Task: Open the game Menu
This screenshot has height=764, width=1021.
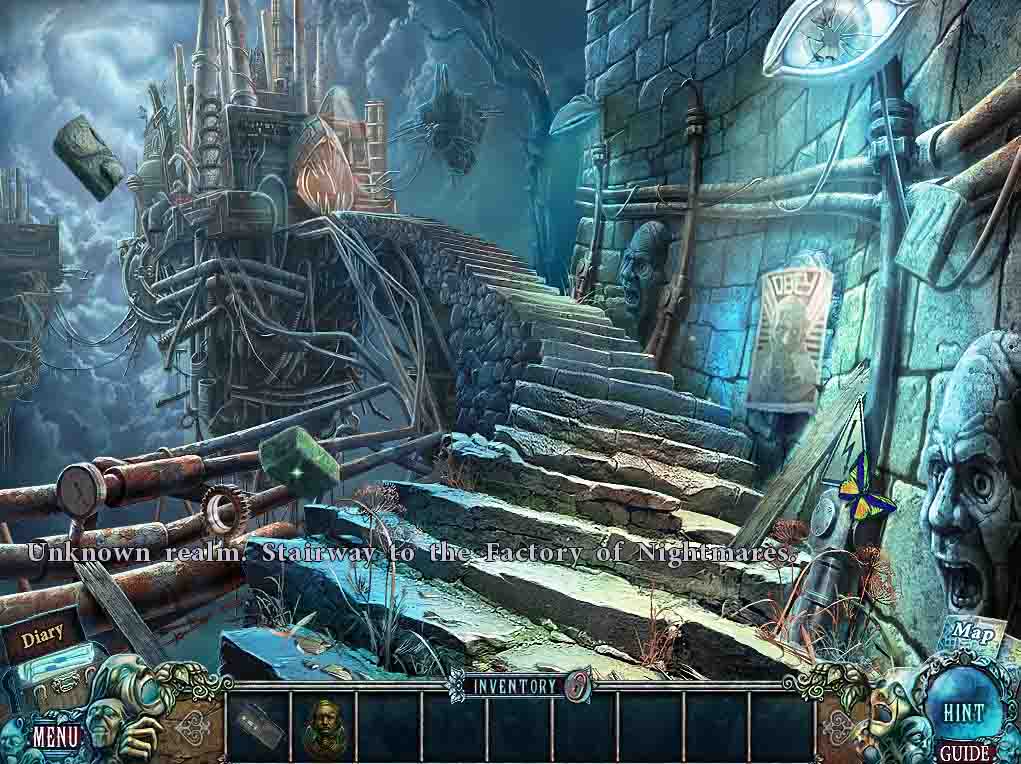Action: click(x=56, y=738)
